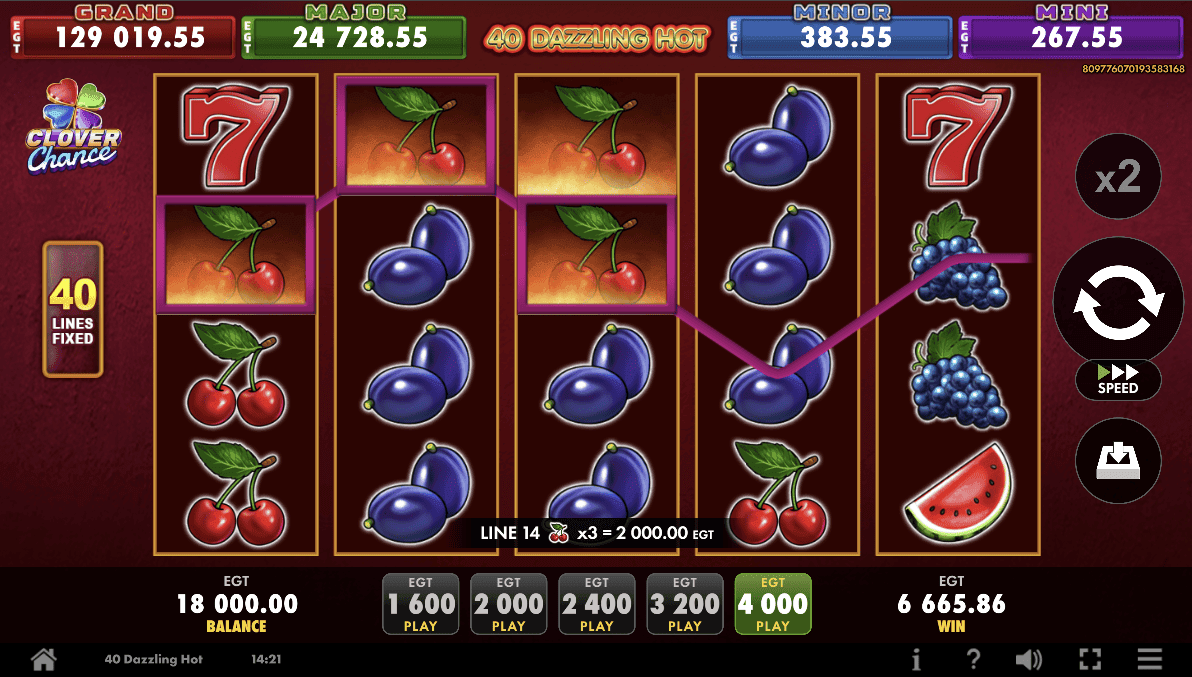Screen dimensions: 1192x677
Task: Open the Clover Chance logo
Action: click(73, 127)
